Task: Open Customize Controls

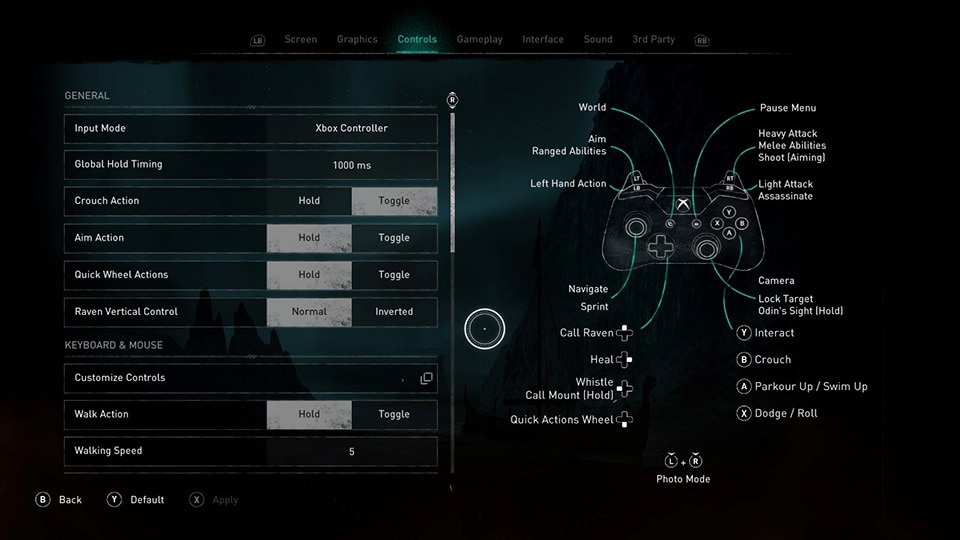Action: pos(250,378)
